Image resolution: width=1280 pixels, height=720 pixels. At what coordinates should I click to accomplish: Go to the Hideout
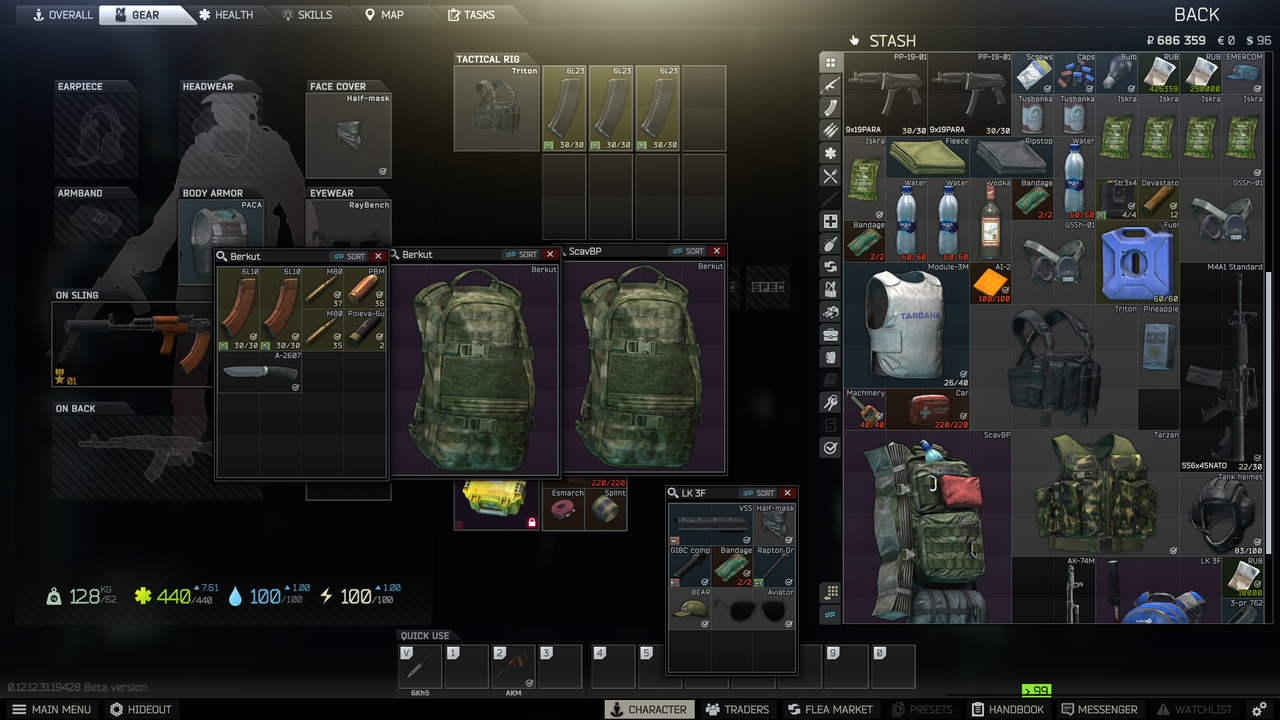point(141,709)
